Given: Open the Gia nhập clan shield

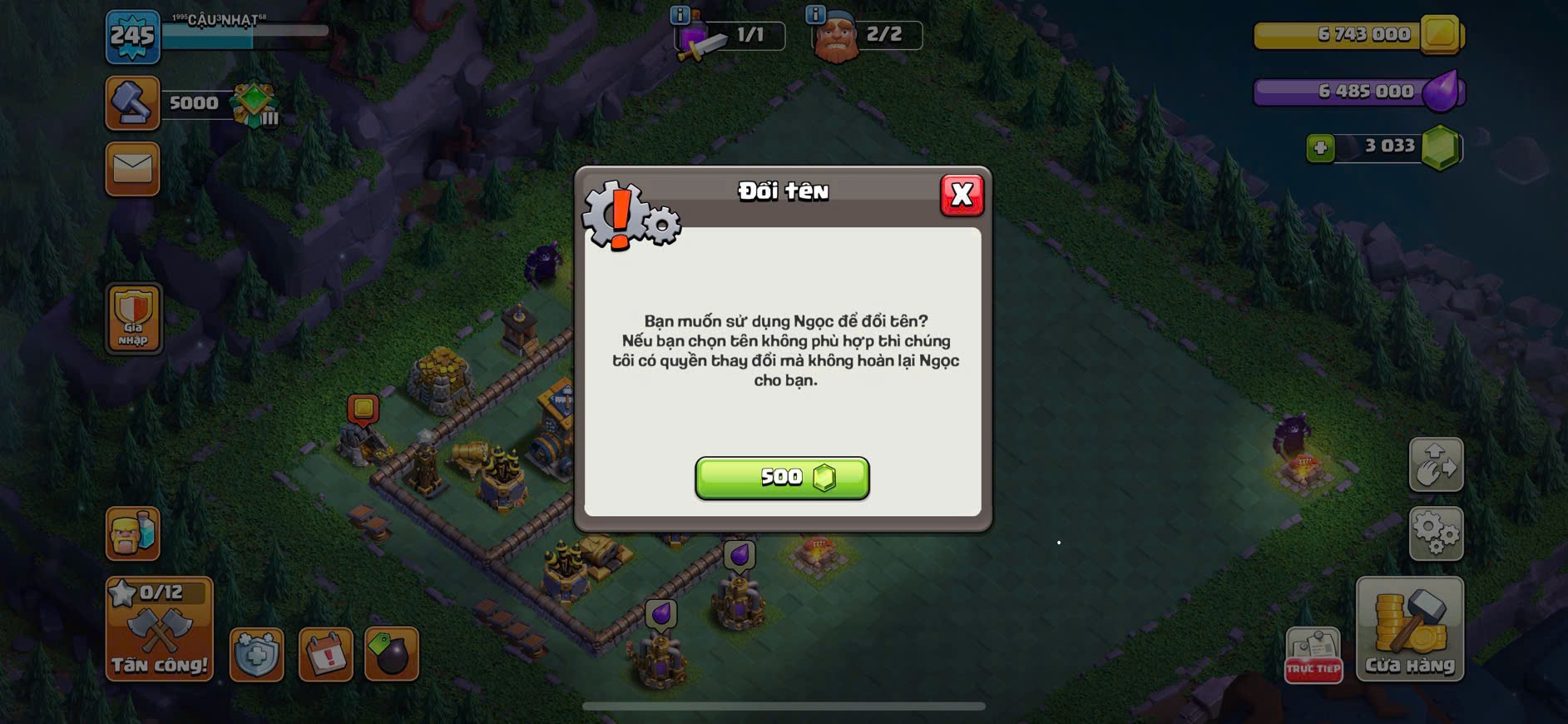Looking at the screenshot, I should click(x=133, y=318).
